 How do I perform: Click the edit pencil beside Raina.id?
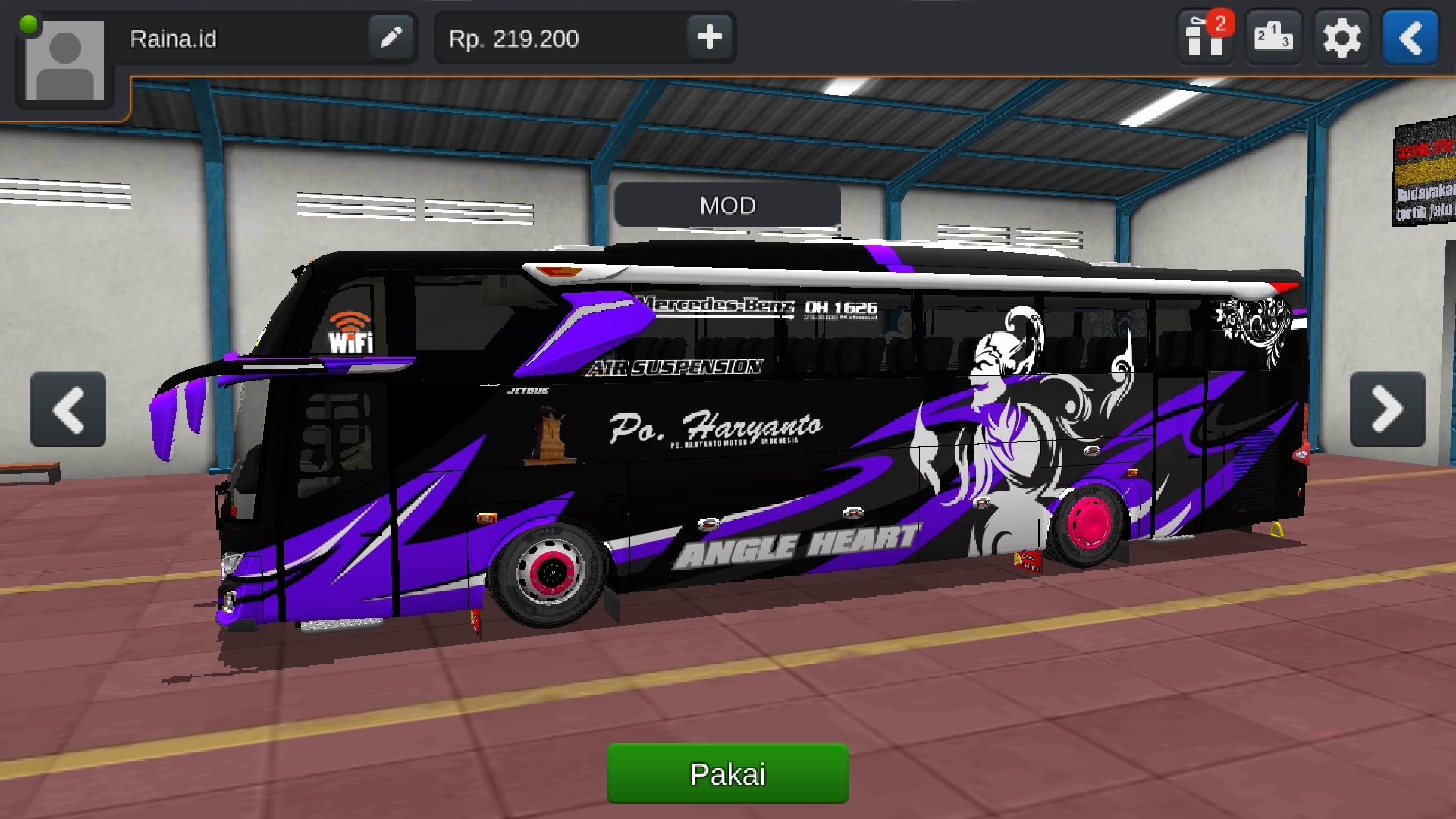(x=391, y=38)
